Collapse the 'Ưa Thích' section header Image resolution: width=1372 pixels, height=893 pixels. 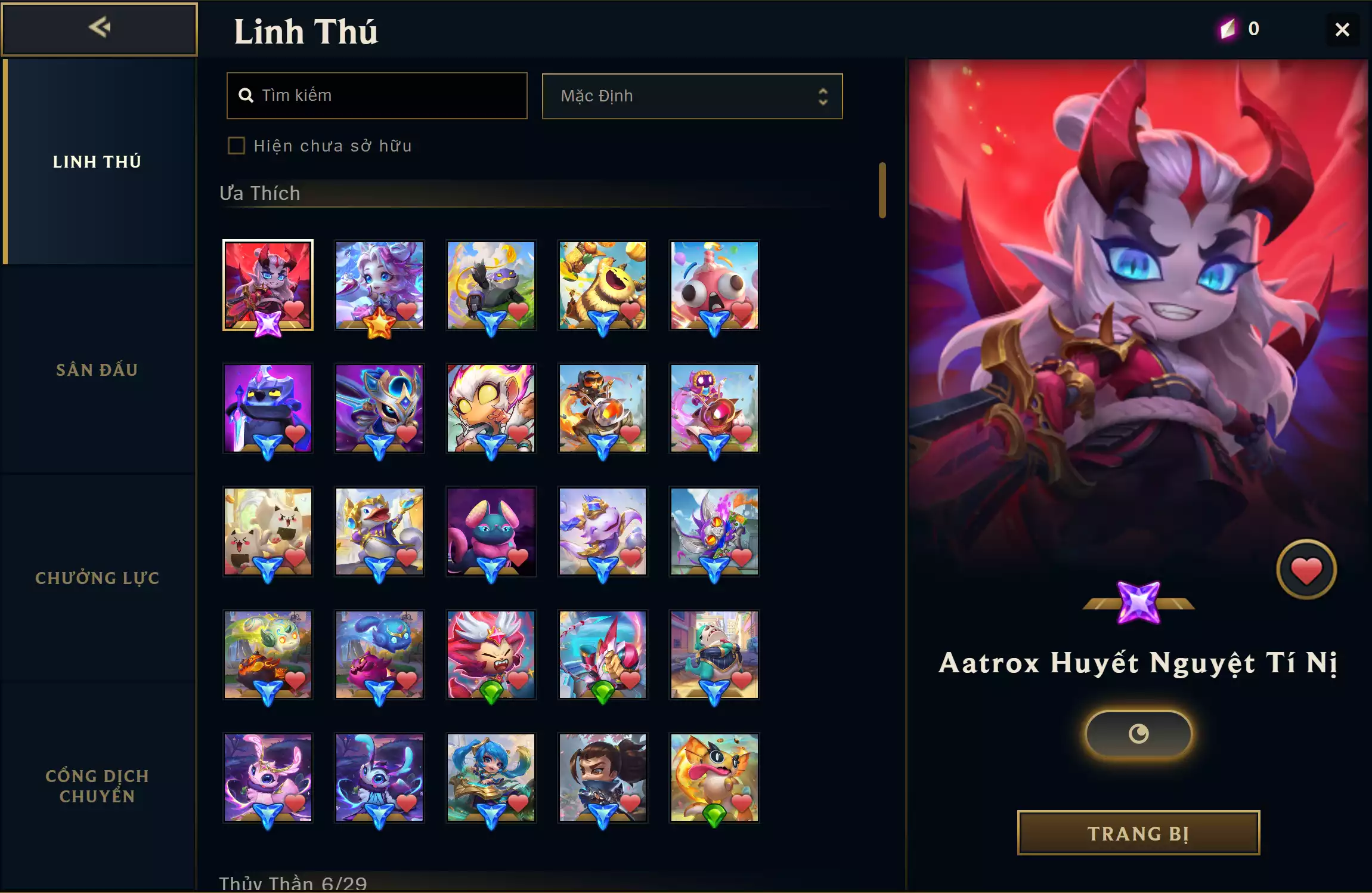(x=261, y=193)
